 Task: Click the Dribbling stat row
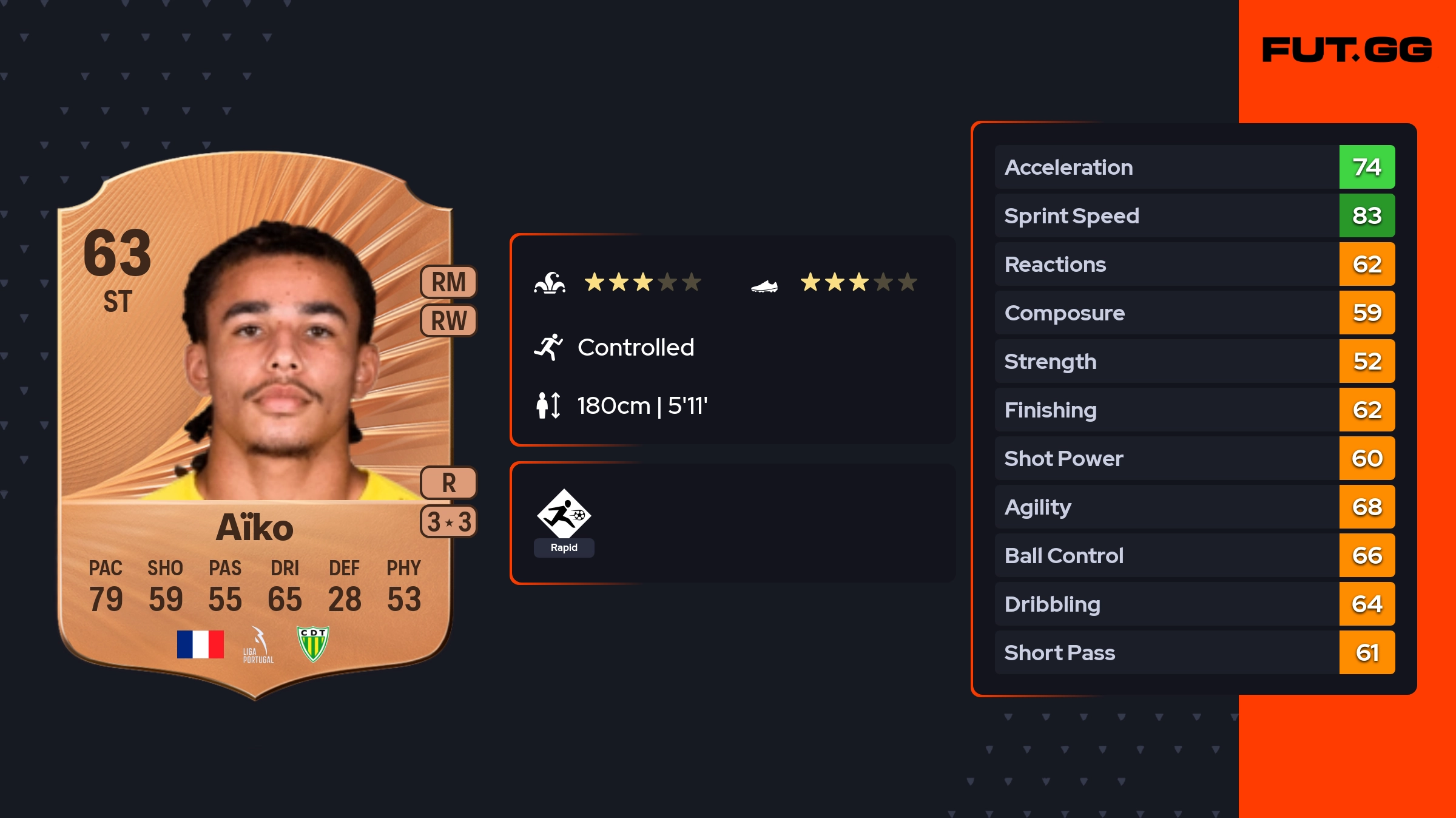click(x=1194, y=604)
